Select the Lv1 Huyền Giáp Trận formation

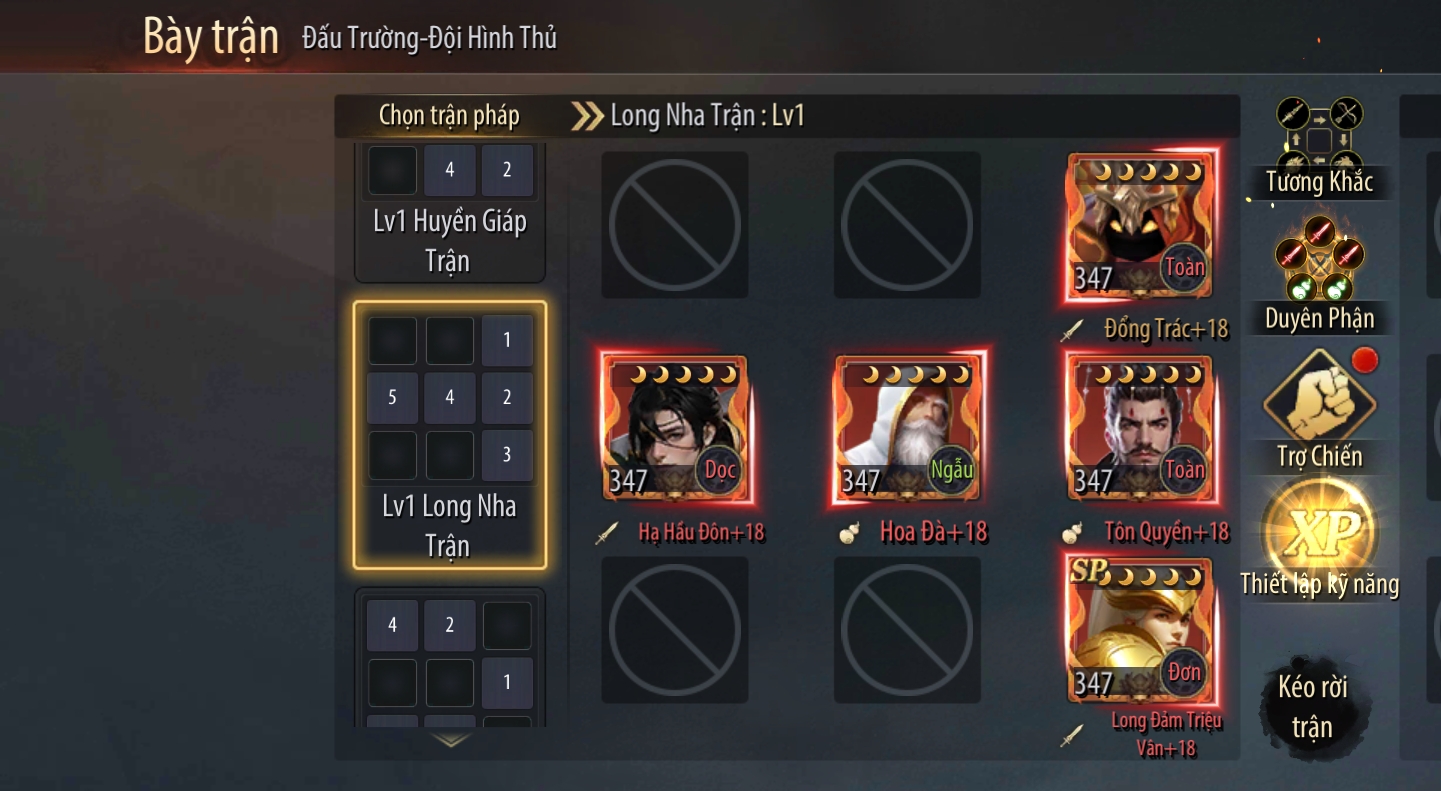(449, 213)
